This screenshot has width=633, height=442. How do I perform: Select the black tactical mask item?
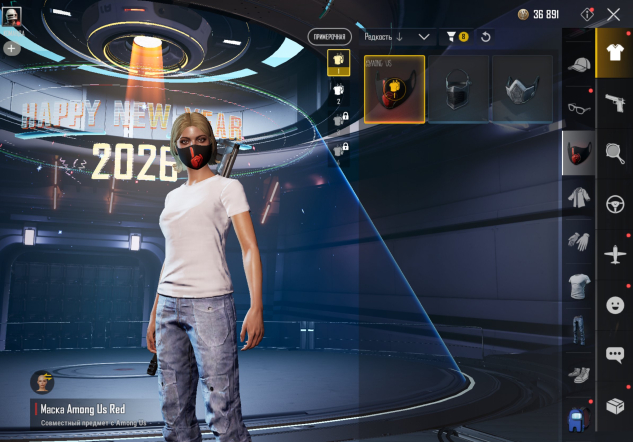tap(457, 89)
